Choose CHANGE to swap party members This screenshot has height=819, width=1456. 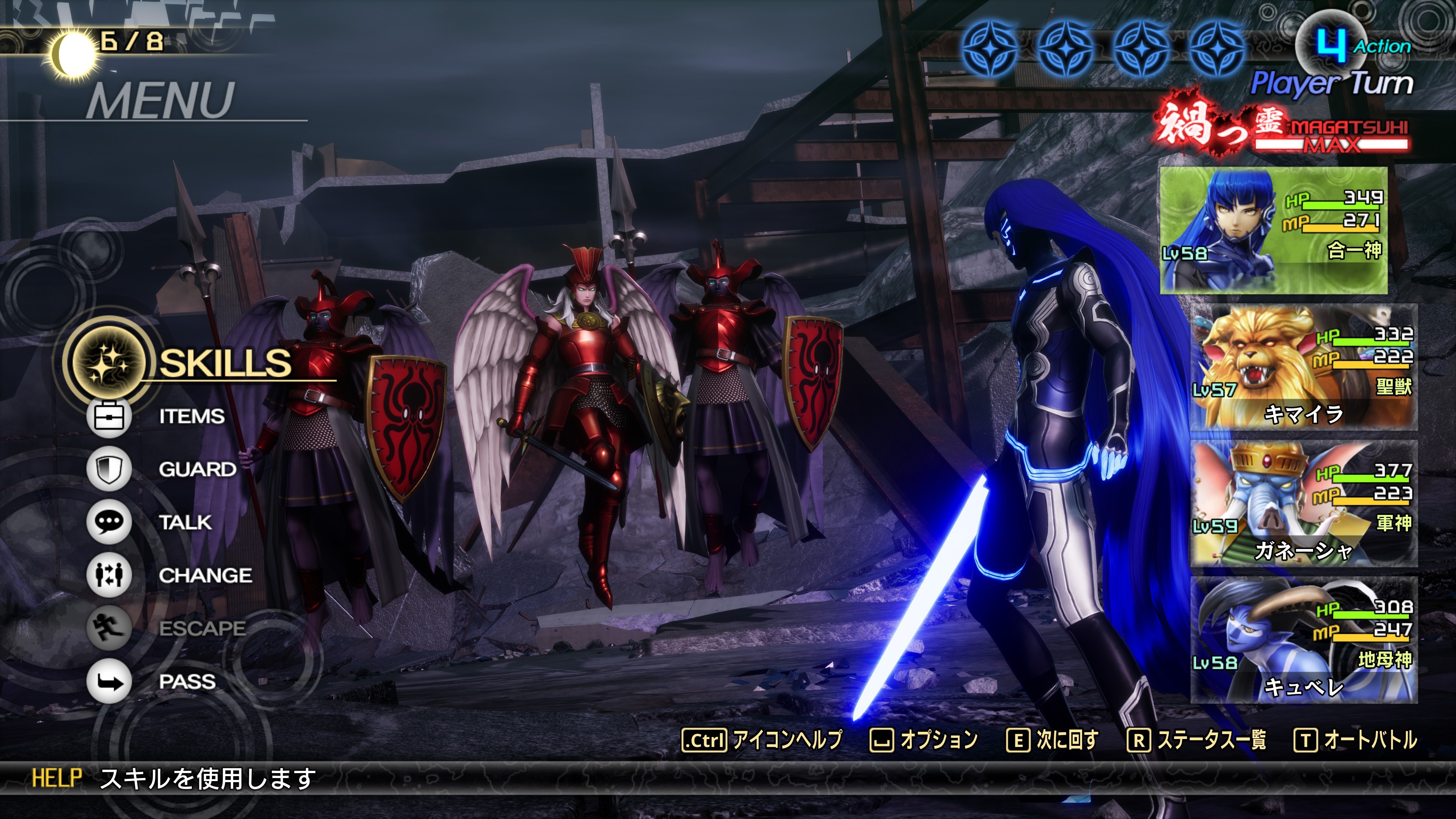(205, 576)
